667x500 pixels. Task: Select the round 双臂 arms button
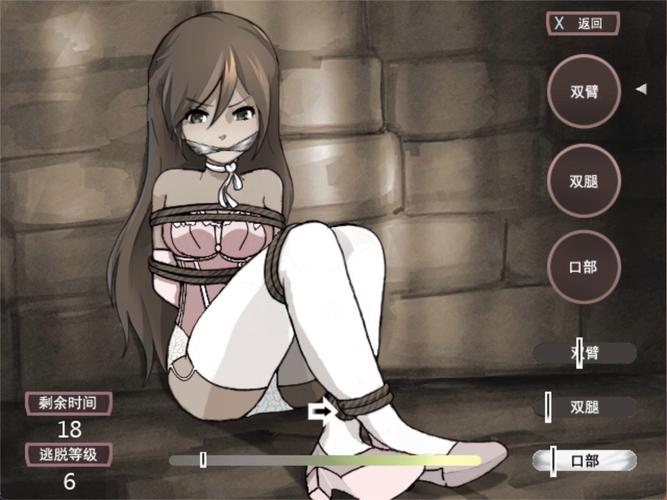pos(585,91)
